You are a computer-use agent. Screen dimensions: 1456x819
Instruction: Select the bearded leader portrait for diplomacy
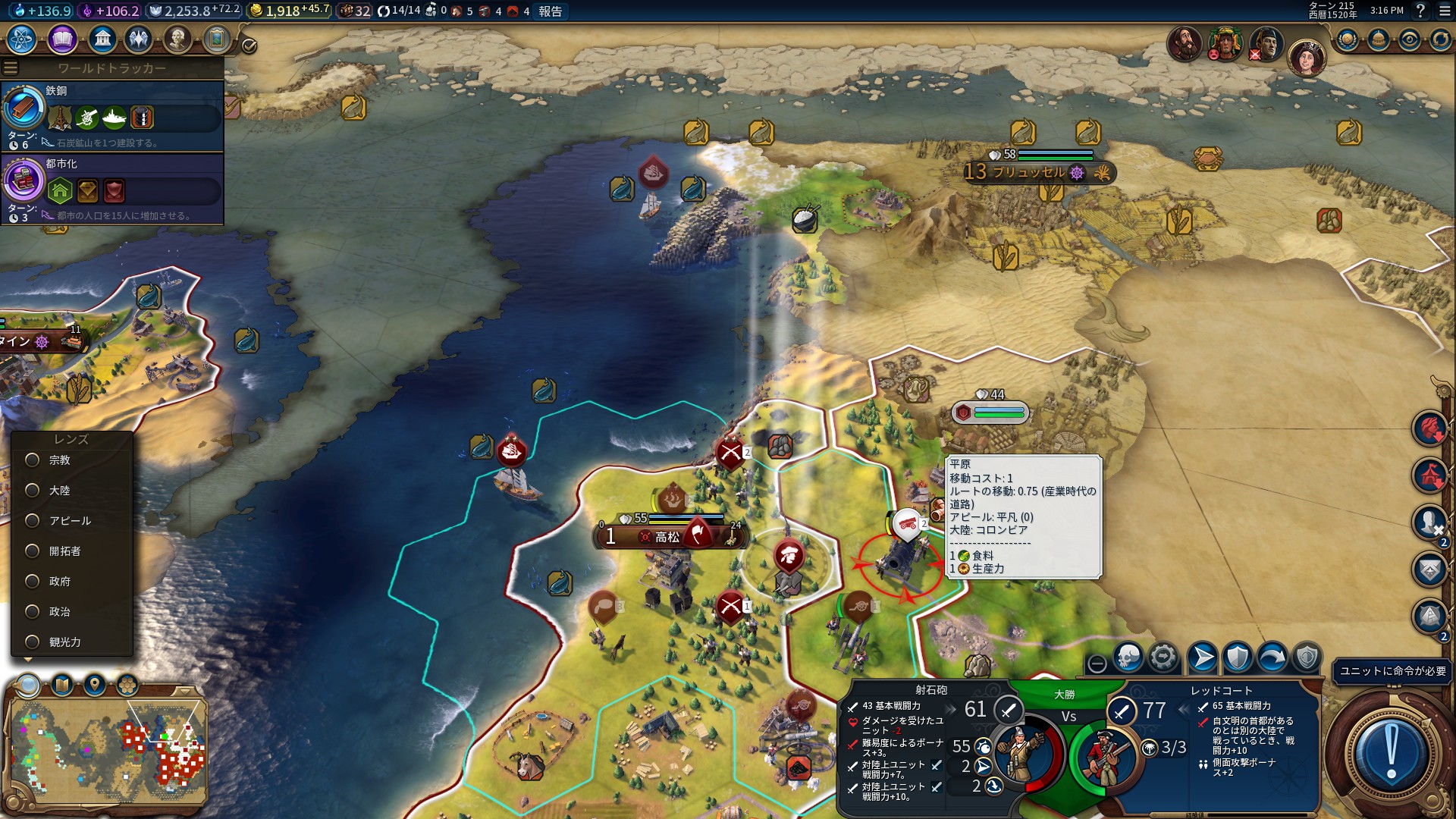coord(1184,42)
